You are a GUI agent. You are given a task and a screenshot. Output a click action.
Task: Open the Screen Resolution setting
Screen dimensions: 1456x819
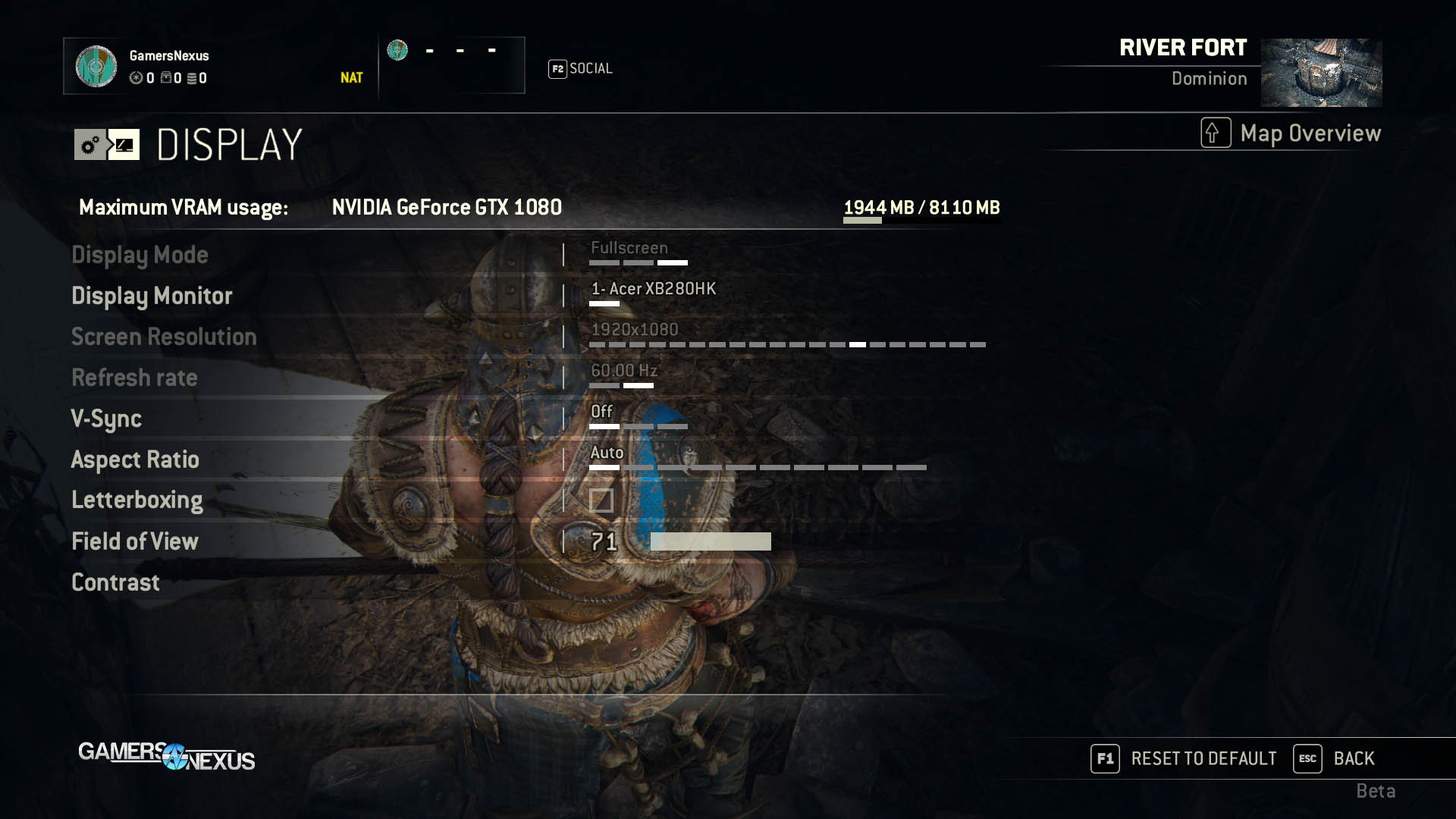(x=164, y=337)
